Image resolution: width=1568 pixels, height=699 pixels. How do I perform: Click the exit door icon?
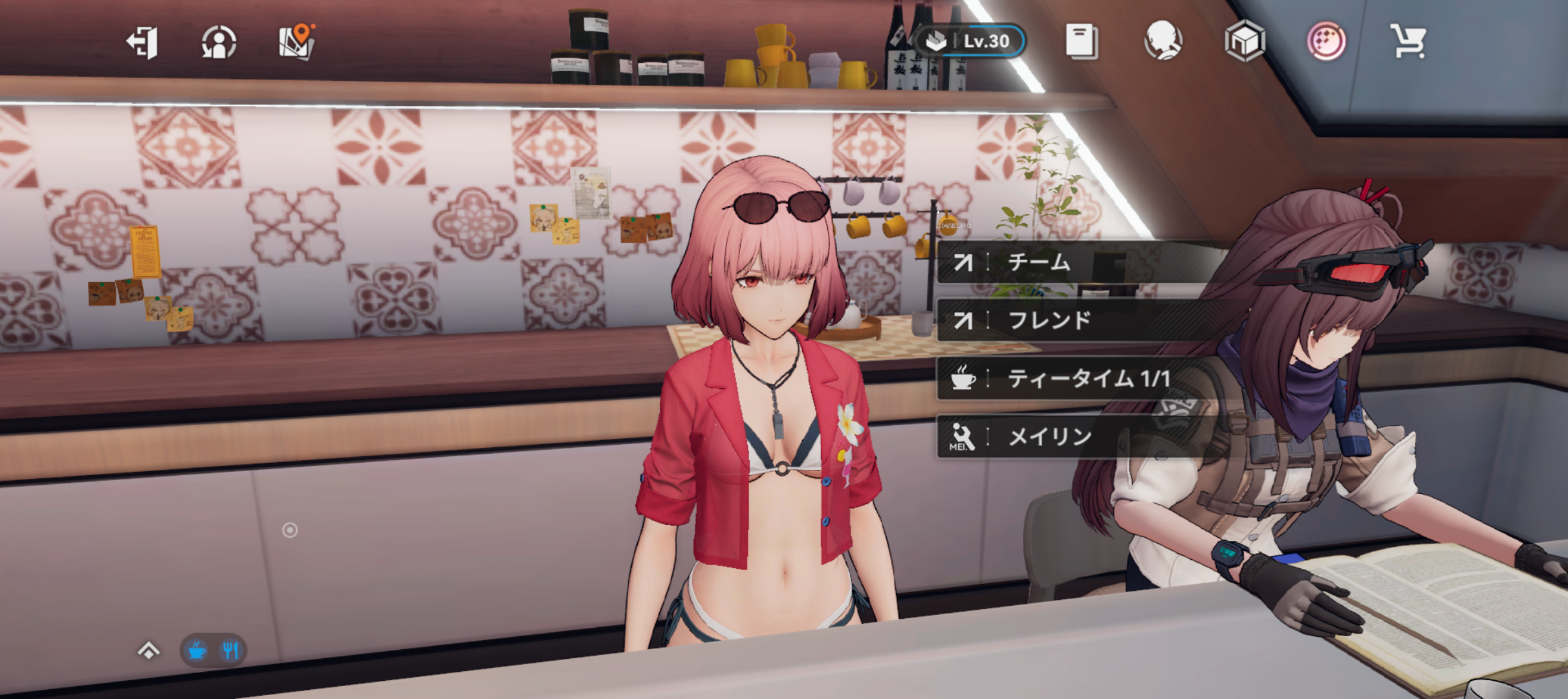(x=142, y=43)
